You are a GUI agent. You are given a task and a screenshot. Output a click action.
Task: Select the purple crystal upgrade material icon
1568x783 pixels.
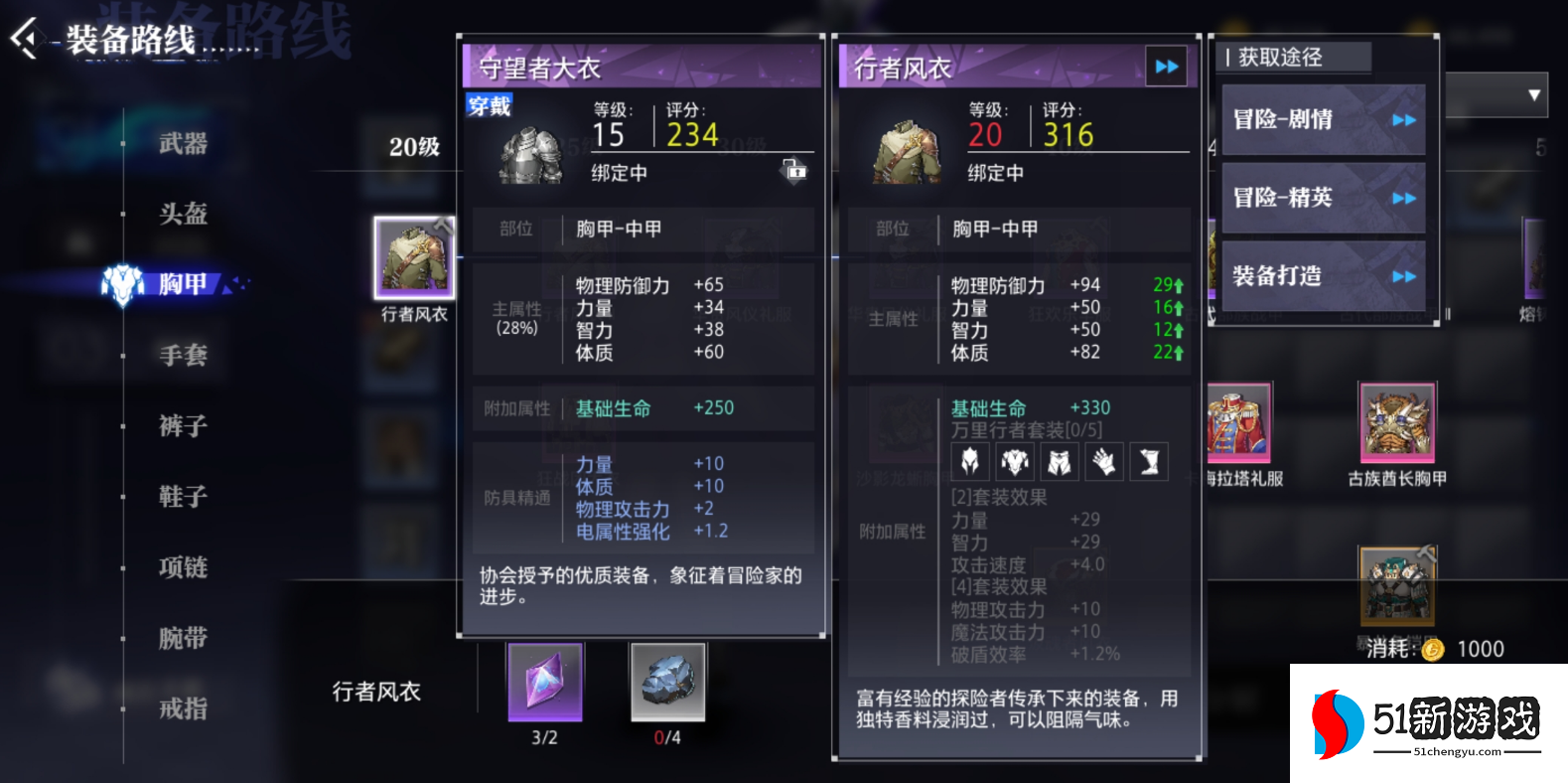tap(543, 682)
